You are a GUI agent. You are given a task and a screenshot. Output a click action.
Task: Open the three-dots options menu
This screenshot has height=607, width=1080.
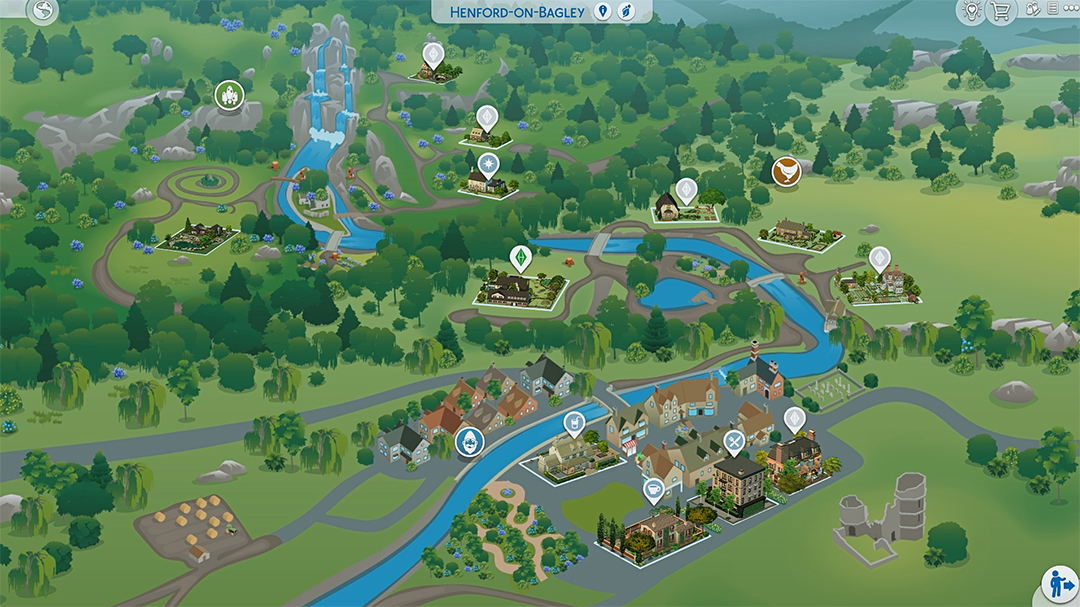point(1072,9)
